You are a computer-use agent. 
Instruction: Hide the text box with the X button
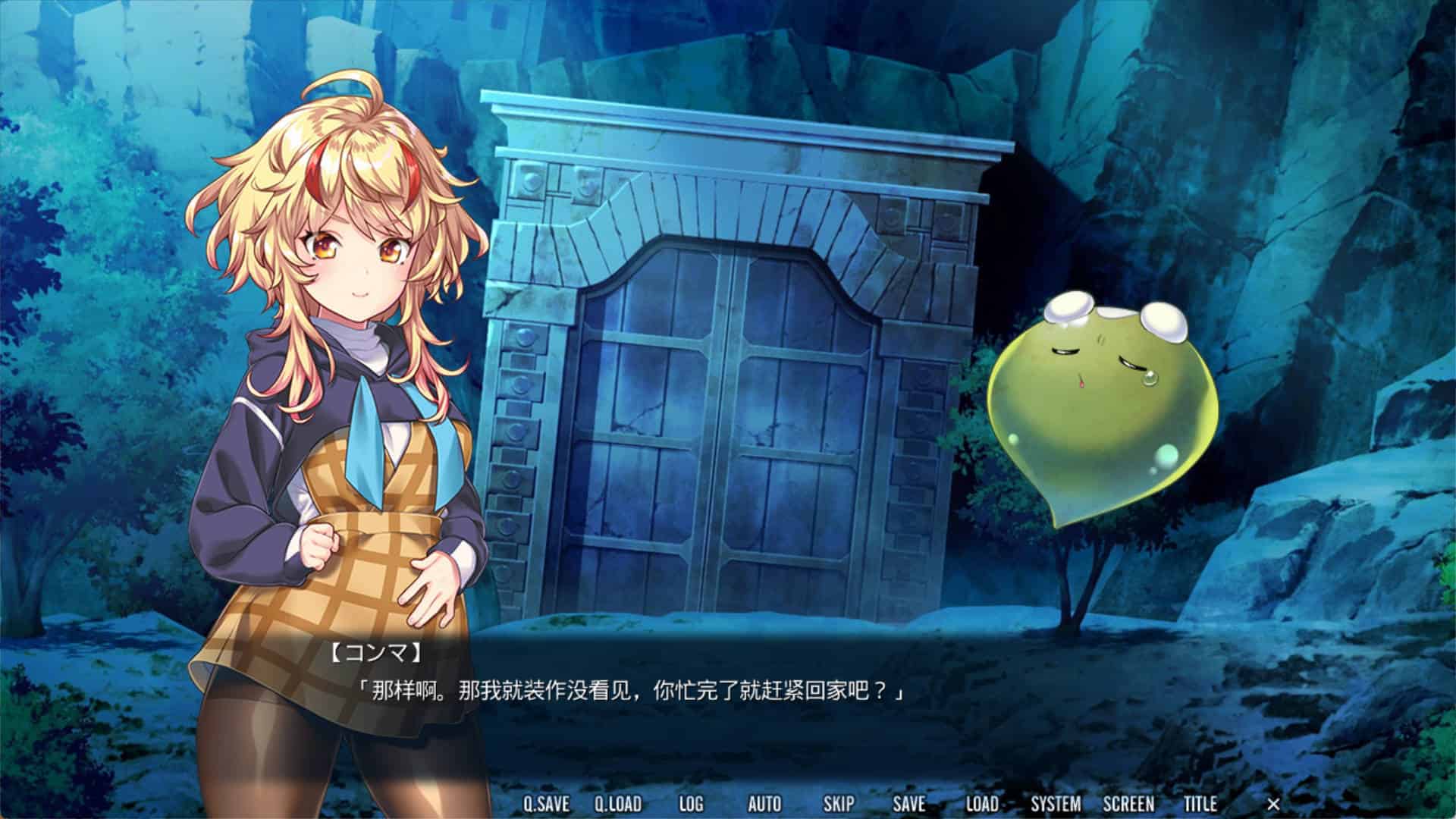[1273, 804]
